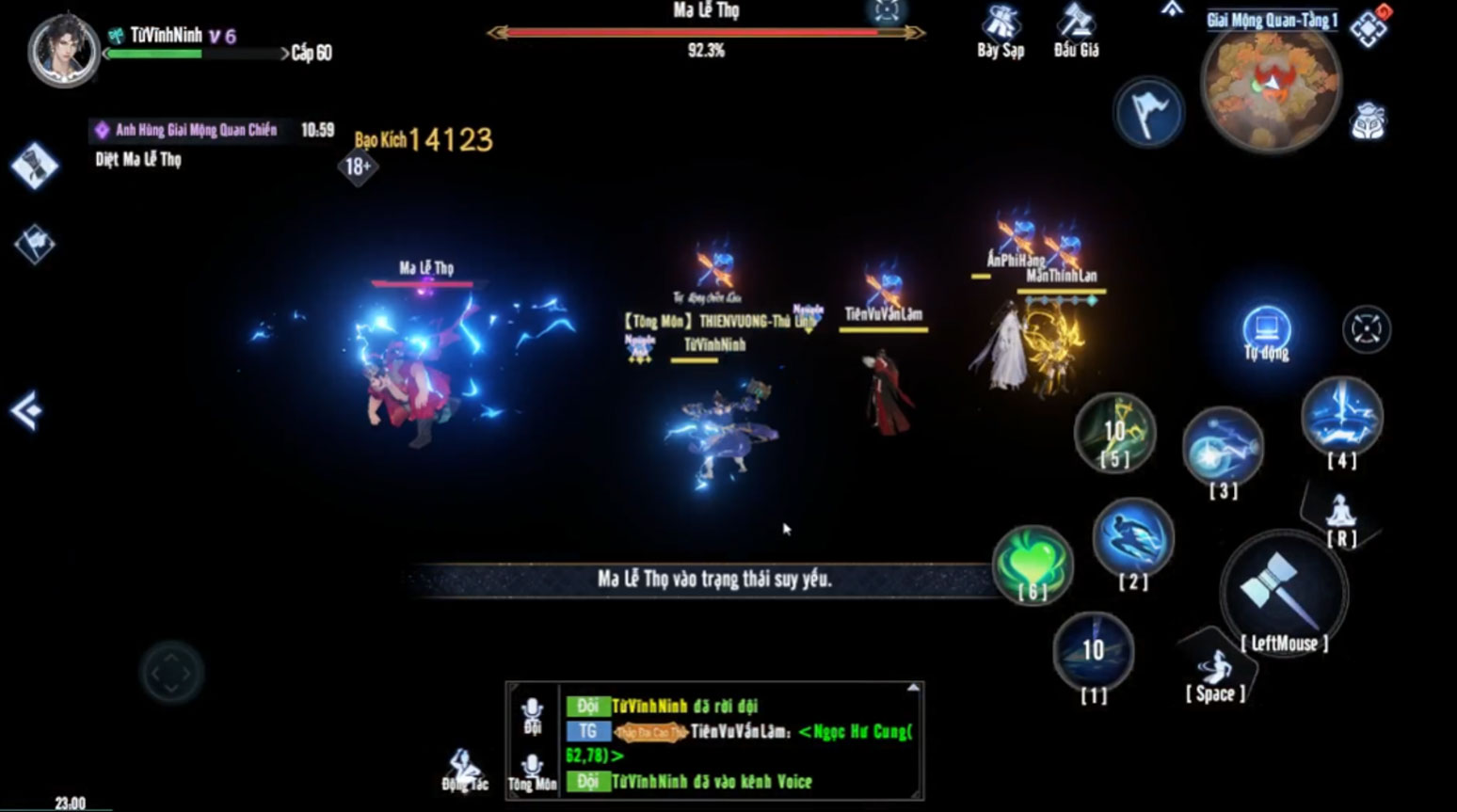Image resolution: width=1457 pixels, height=812 pixels.
Task: Open the Động Tác emote button
Action: click(x=465, y=769)
